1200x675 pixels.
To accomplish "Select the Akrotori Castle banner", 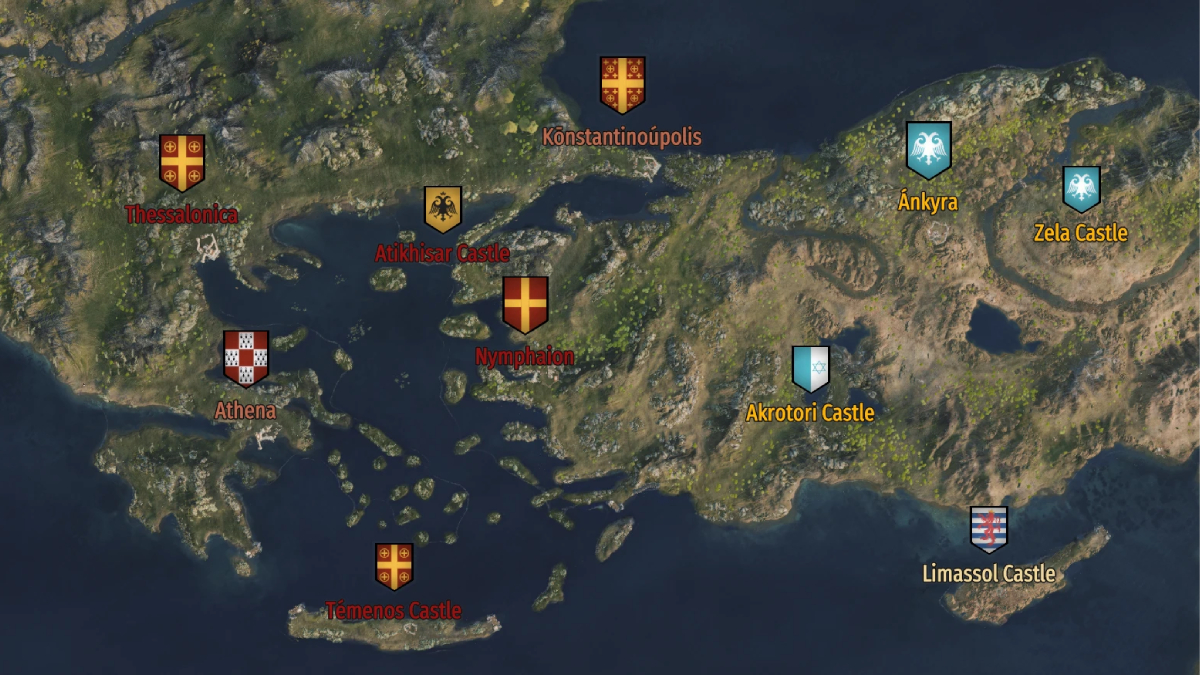I will pos(811,369).
